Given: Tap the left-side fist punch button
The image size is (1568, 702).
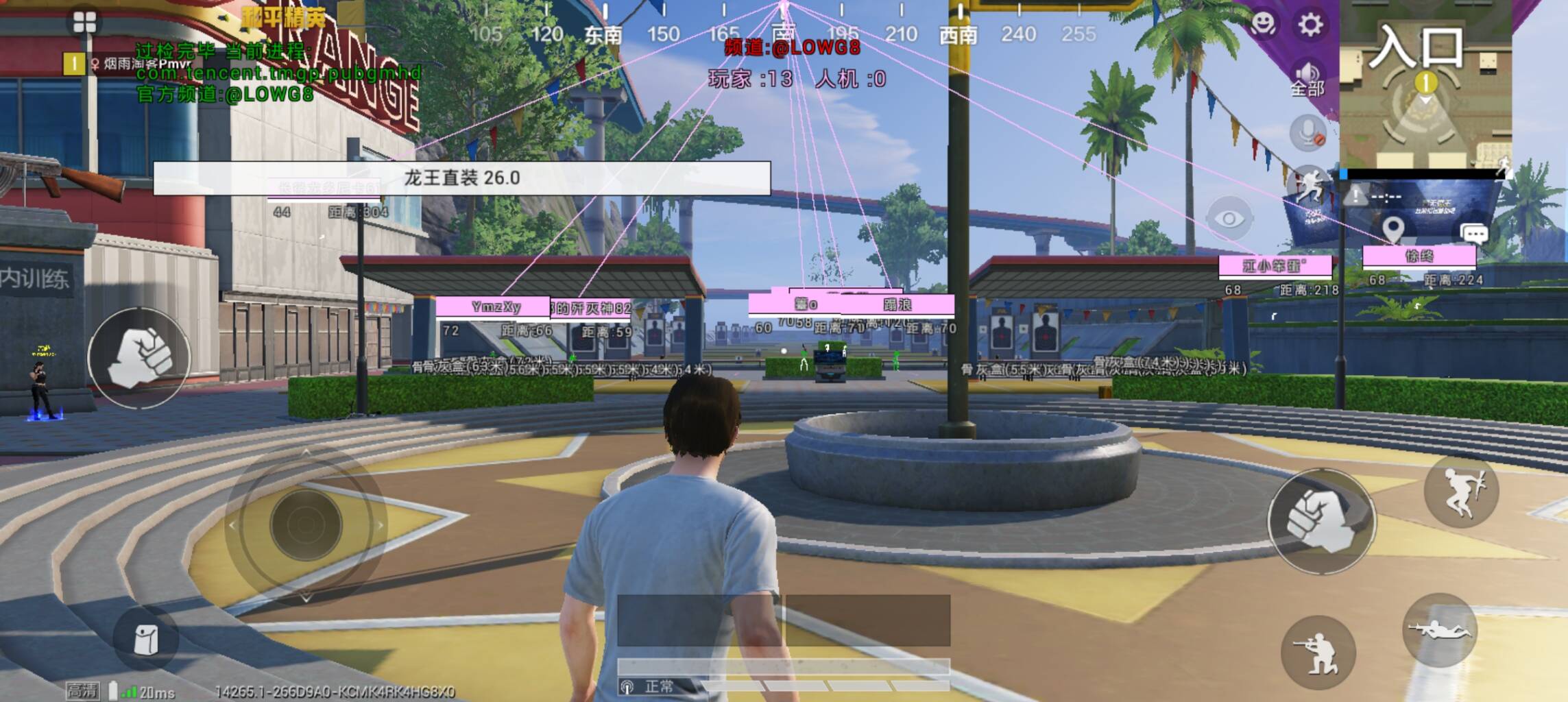Looking at the screenshot, I should click(x=139, y=358).
